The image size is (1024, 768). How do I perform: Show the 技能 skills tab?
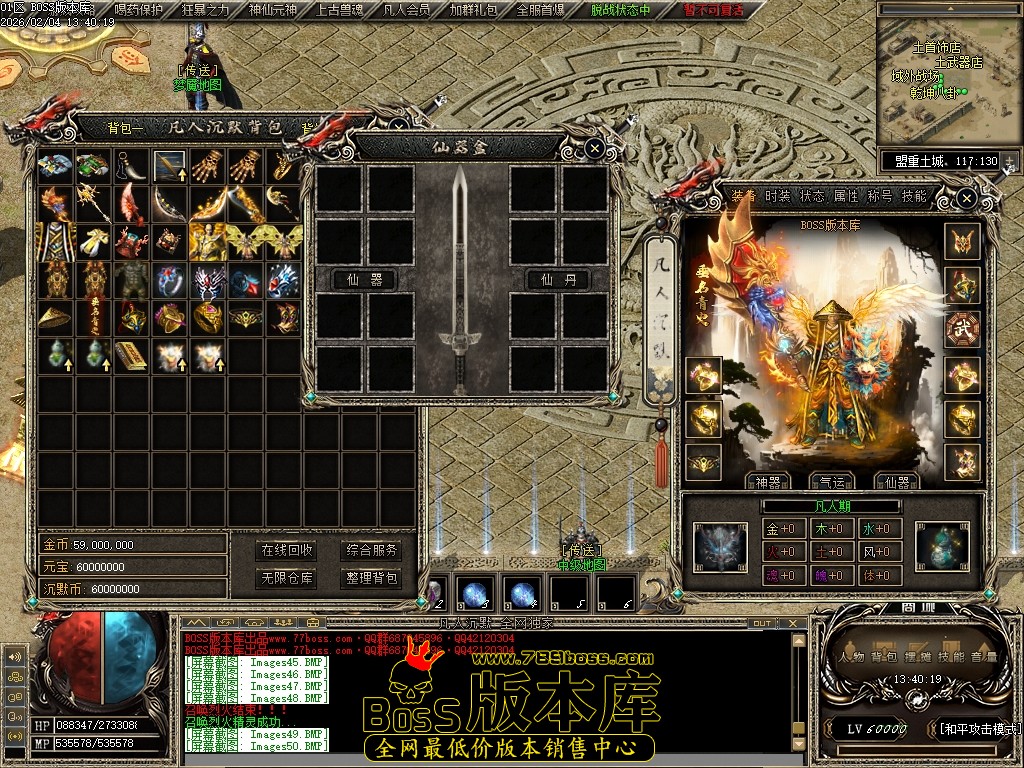tap(914, 196)
